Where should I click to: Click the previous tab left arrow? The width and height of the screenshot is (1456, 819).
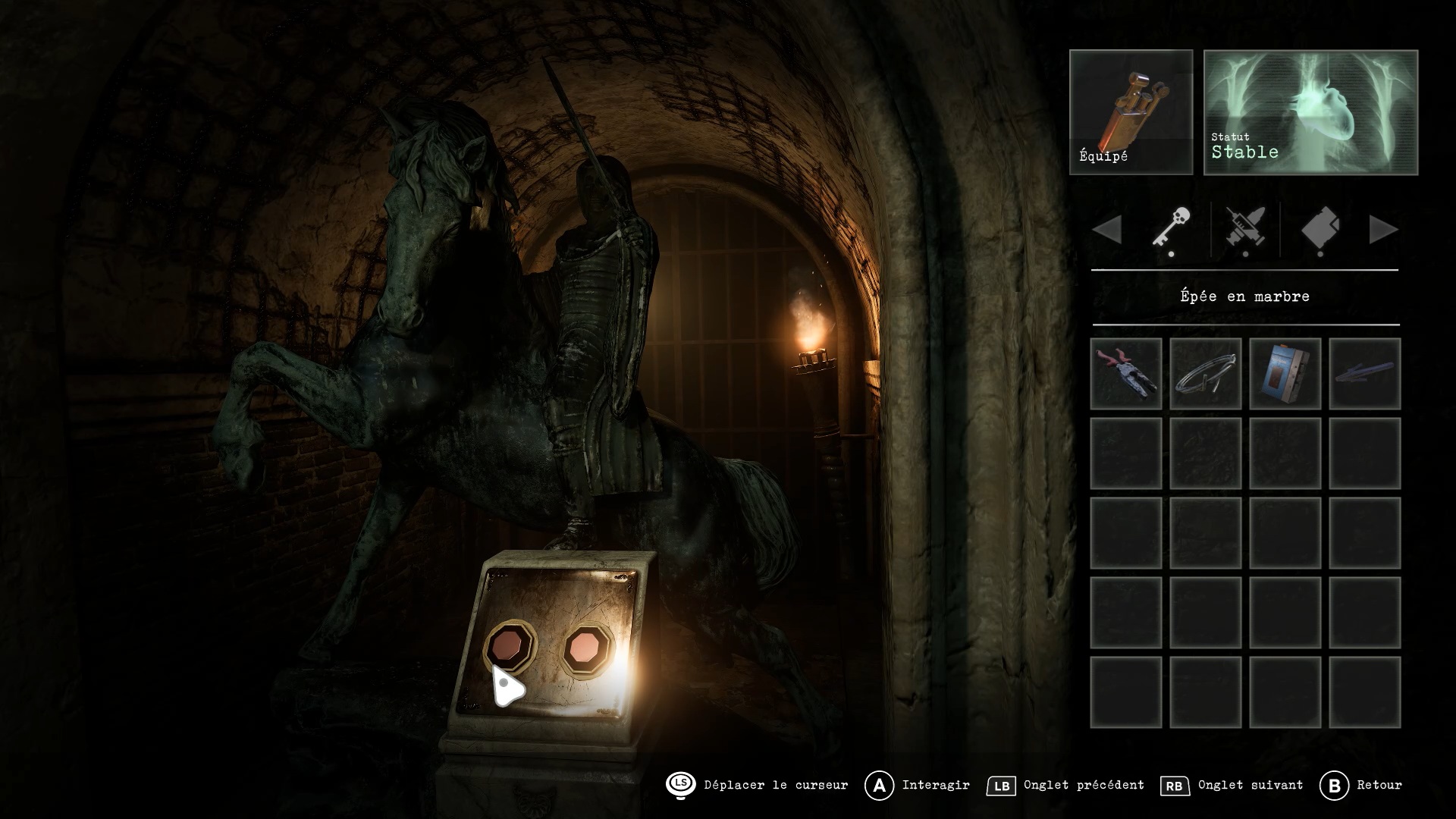click(x=1107, y=230)
